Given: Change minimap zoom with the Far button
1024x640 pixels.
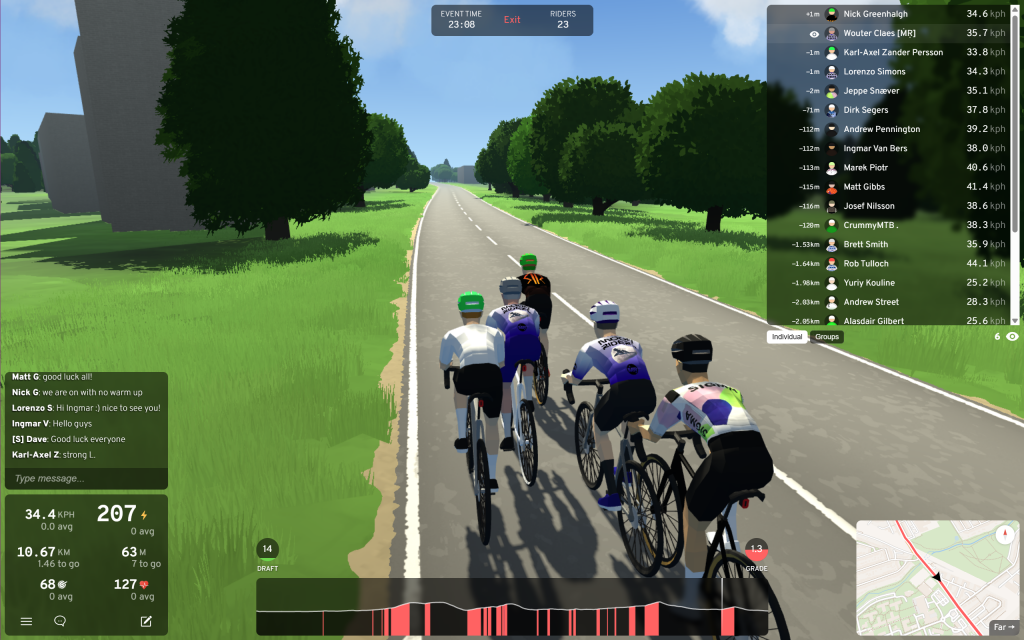Looking at the screenshot, I should (1003, 628).
